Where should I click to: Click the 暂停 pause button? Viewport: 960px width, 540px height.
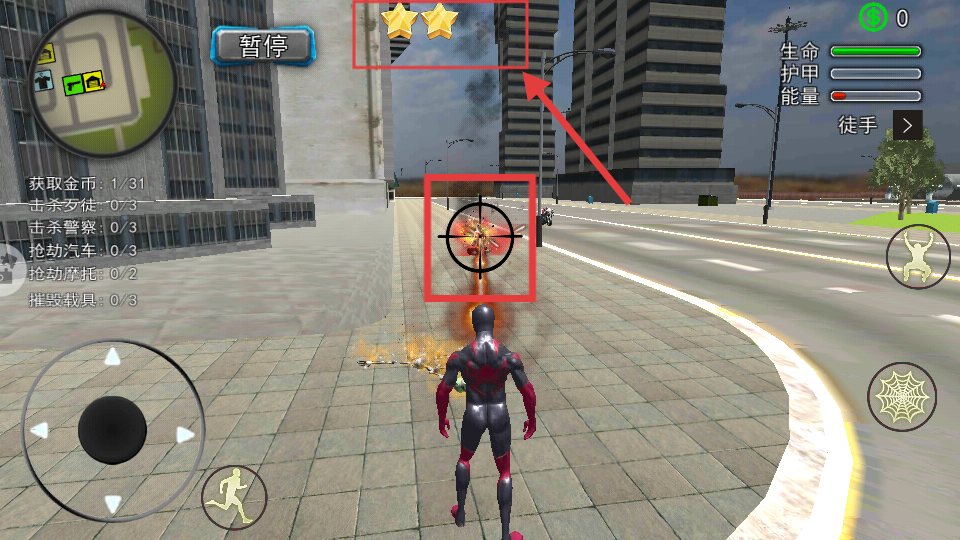(x=264, y=45)
